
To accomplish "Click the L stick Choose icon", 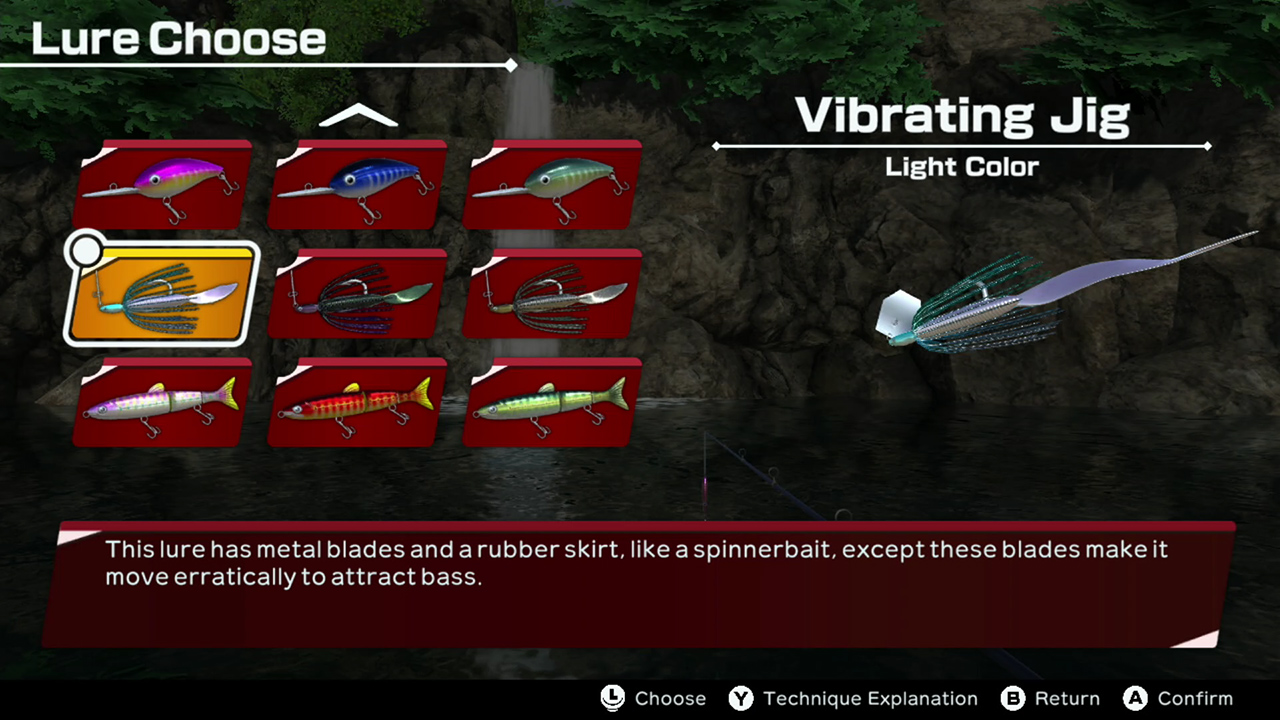I will (x=612, y=699).
